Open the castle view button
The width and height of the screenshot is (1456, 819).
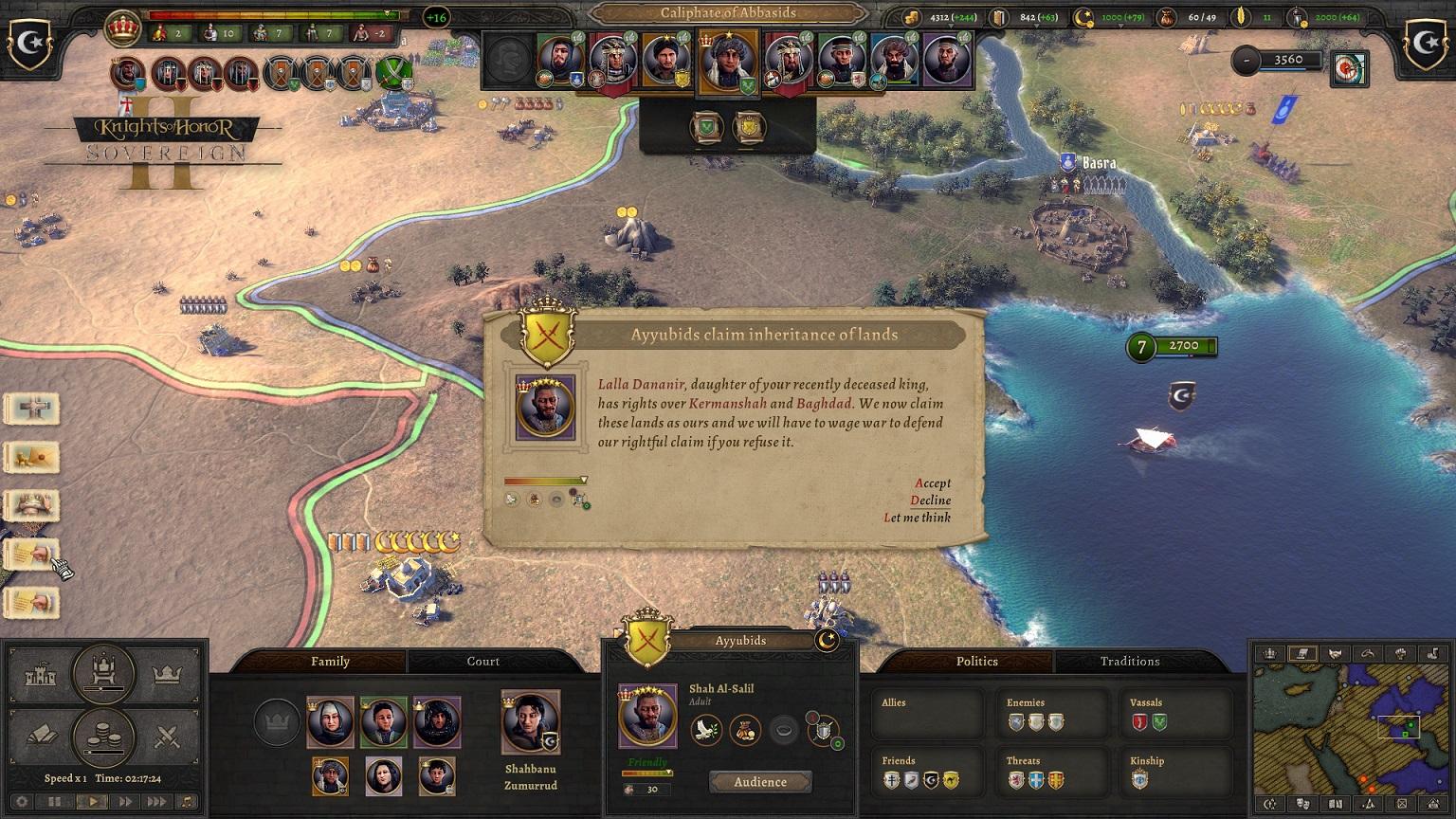pyautogui.click(x=40, y=676)
